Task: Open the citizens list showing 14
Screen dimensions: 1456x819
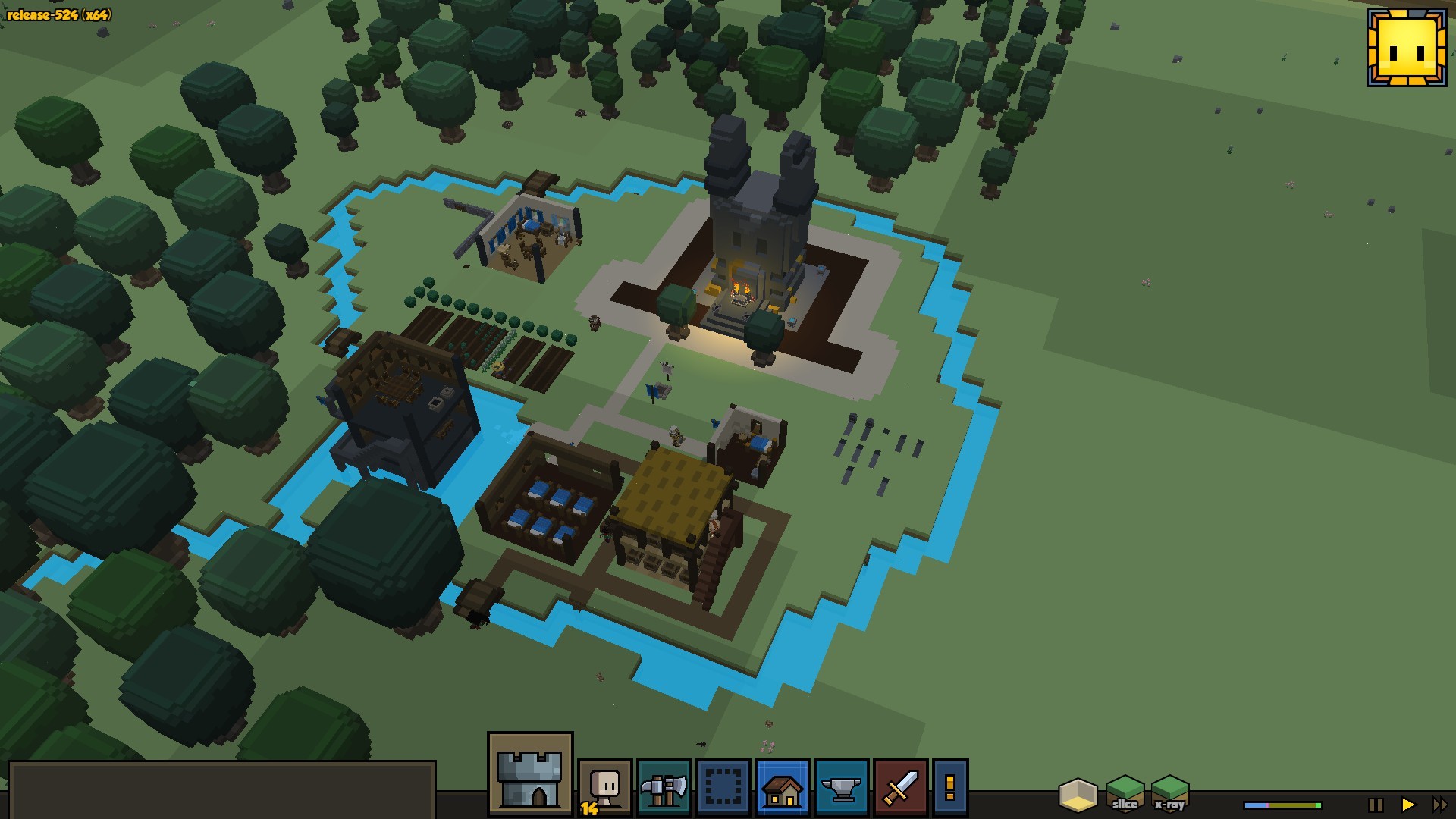Action: click(604, 788)
